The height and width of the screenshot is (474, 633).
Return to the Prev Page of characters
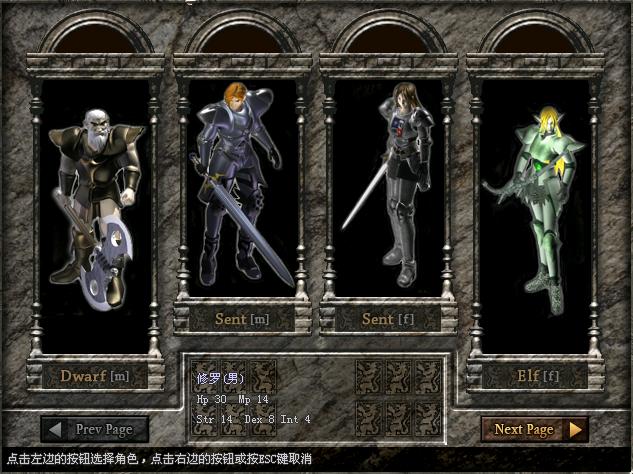click(98, 429)
